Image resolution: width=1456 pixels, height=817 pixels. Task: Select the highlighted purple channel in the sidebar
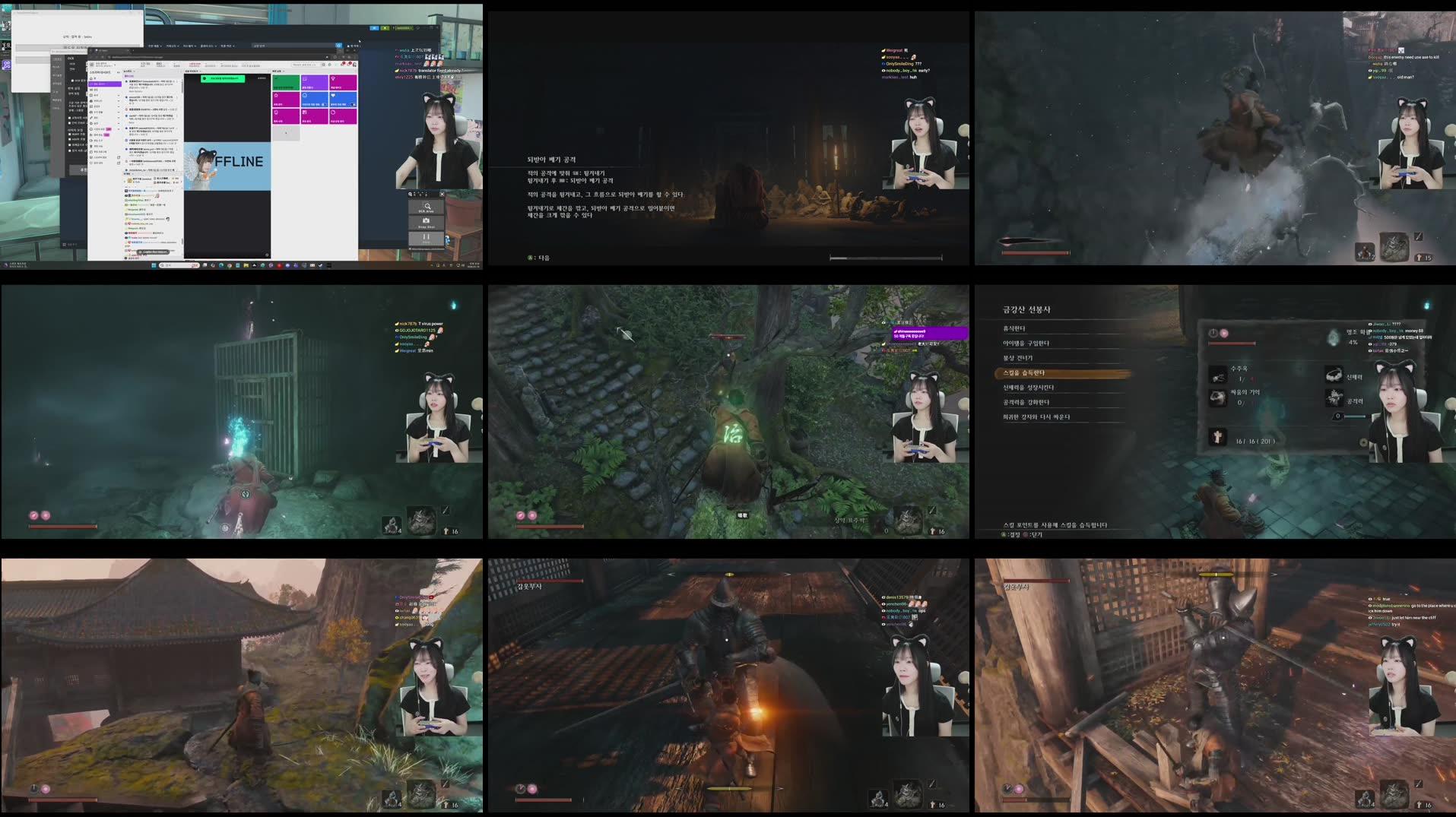[105, 84]
